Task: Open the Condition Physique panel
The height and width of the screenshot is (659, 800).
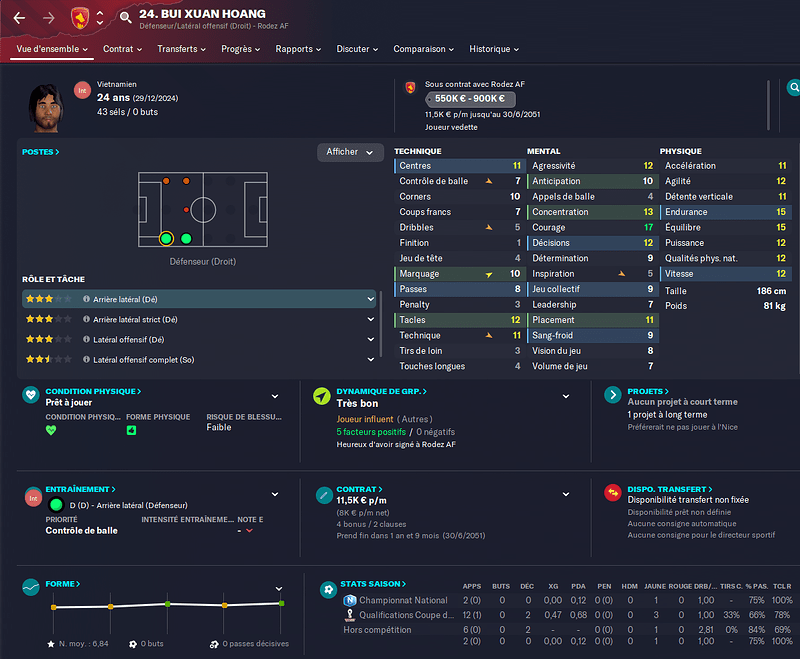Action: click(93, 392)
